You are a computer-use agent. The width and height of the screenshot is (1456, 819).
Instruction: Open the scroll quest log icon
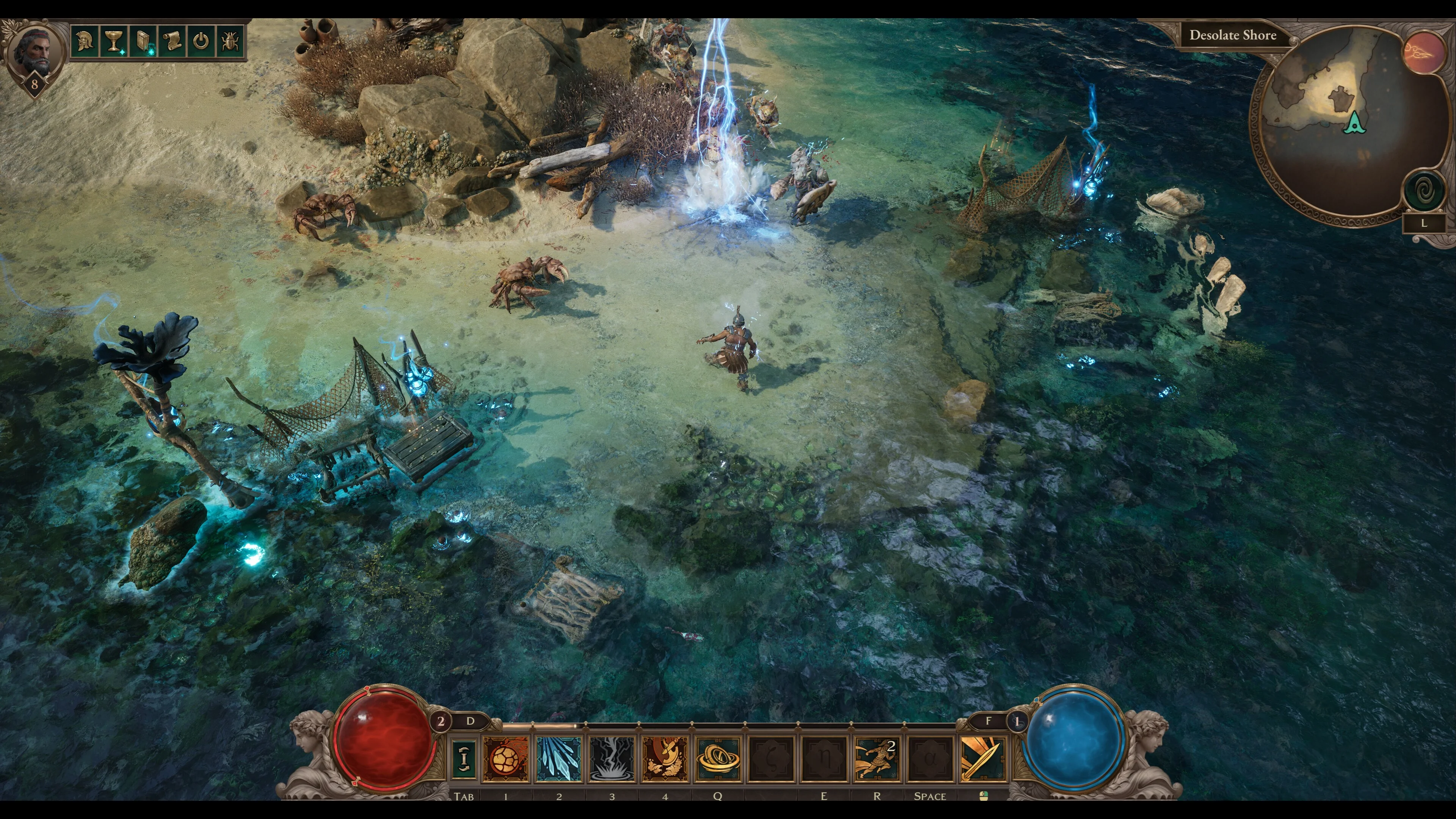tap(173, 41)
